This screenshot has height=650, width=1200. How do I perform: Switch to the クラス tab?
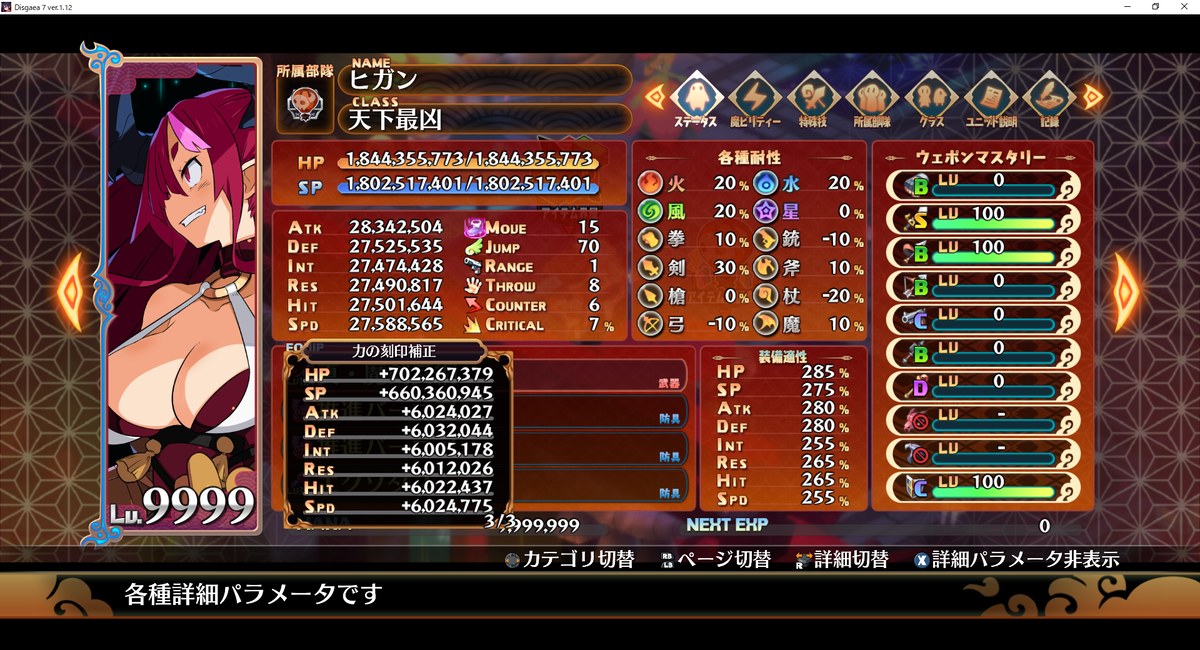click(x=931, y=99)
